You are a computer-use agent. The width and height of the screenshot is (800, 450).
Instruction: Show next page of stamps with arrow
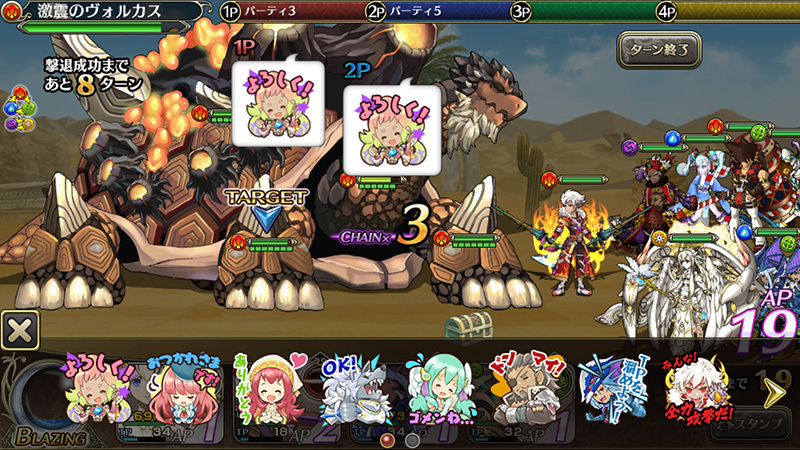coord(773,393)
